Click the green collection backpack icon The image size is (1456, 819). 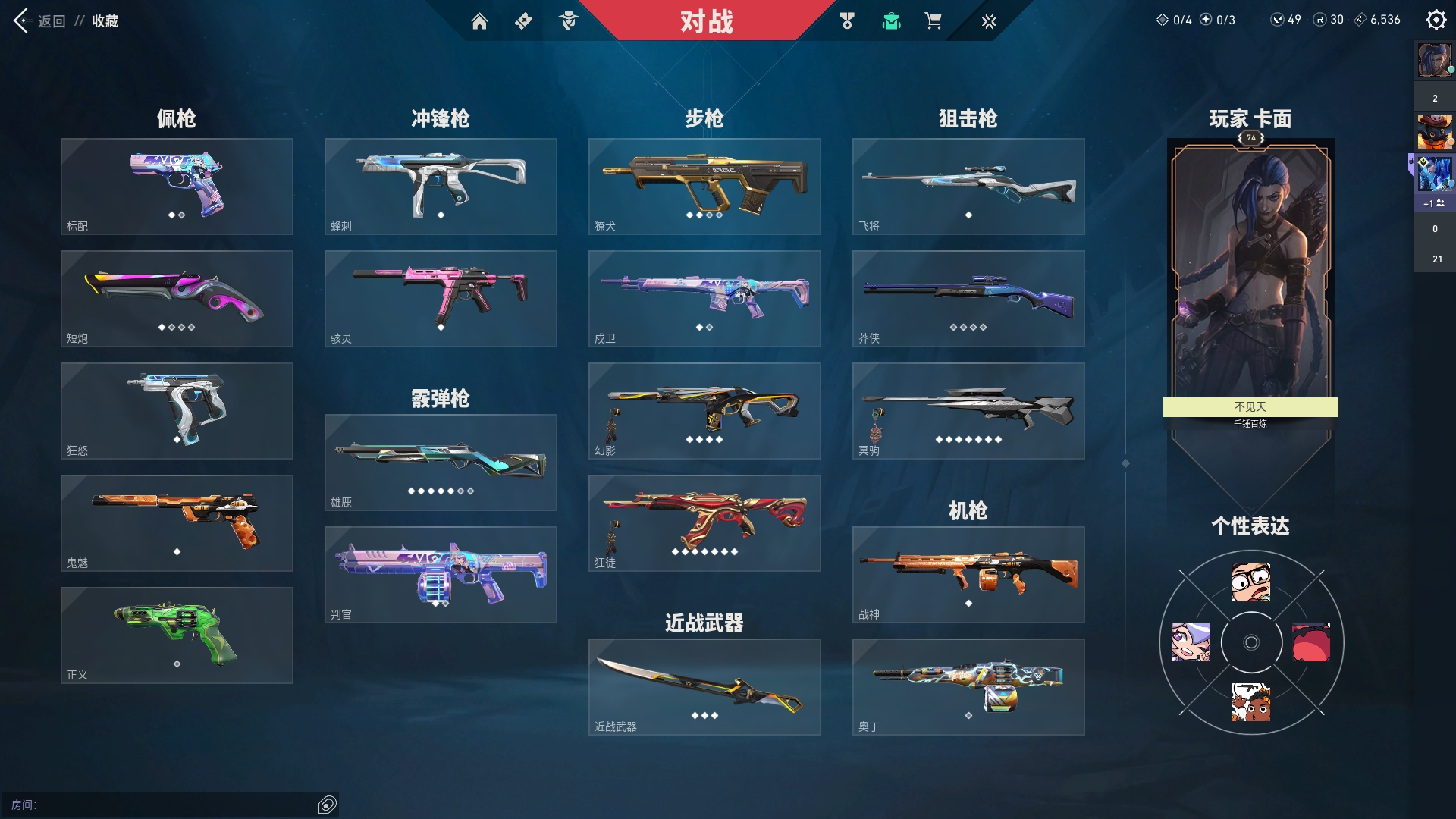(891, 21)
